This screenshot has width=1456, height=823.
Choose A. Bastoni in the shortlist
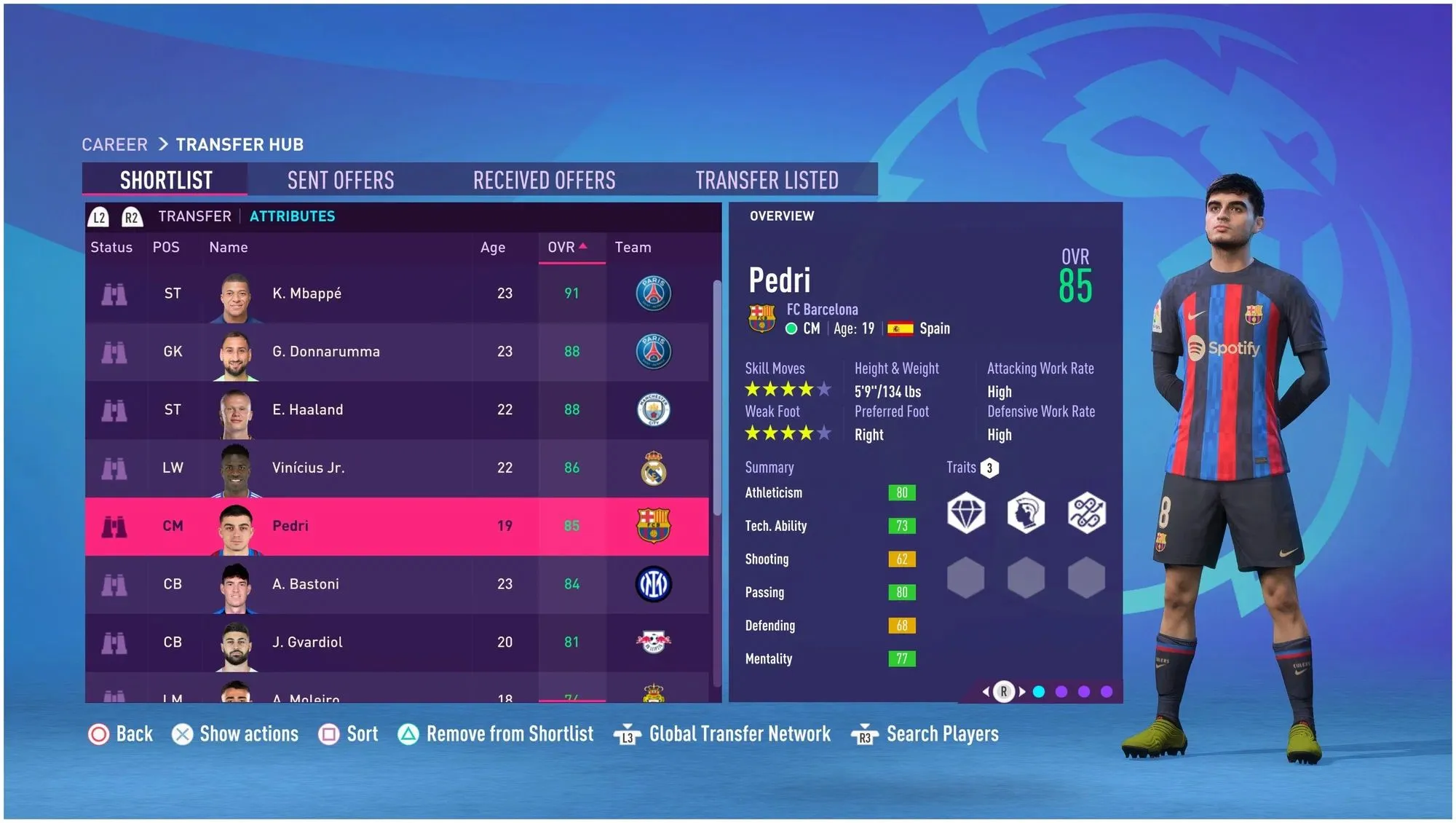[x=397, y=584]
